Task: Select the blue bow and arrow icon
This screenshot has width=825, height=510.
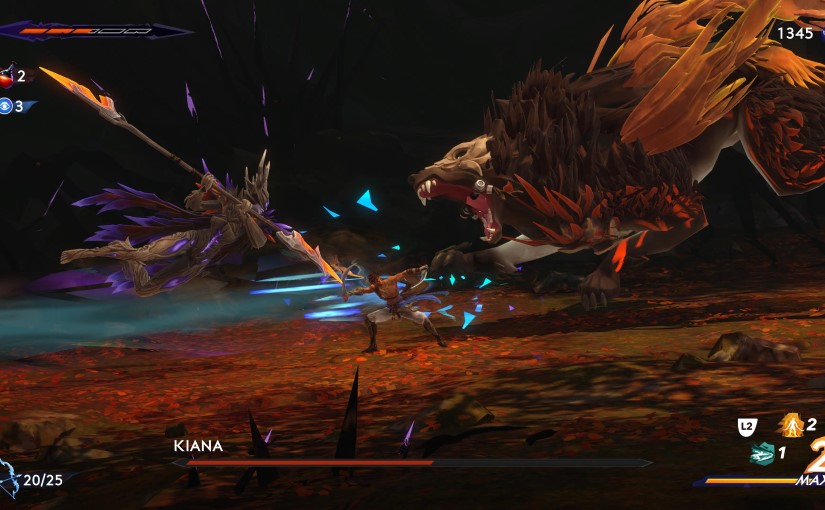Action: [x=9, y=480]
